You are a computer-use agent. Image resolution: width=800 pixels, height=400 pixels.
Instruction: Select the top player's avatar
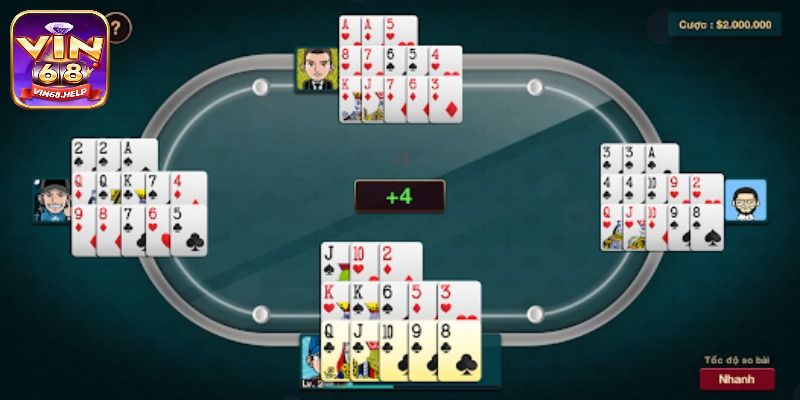(315, 69)
